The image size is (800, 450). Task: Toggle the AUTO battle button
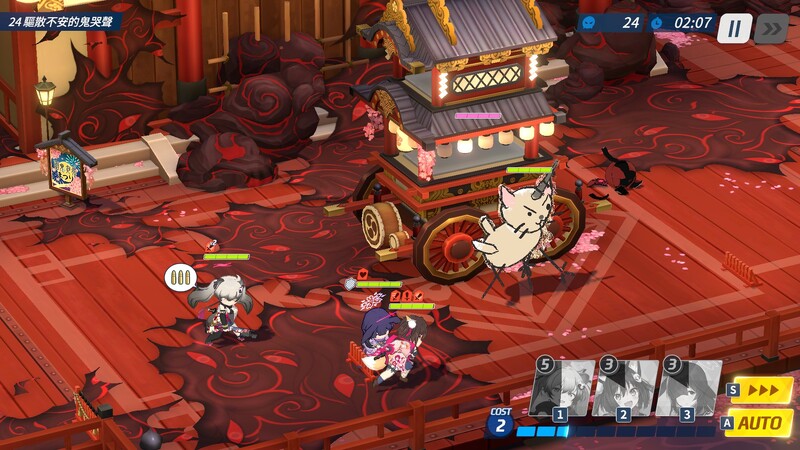(x=762, y=423)
